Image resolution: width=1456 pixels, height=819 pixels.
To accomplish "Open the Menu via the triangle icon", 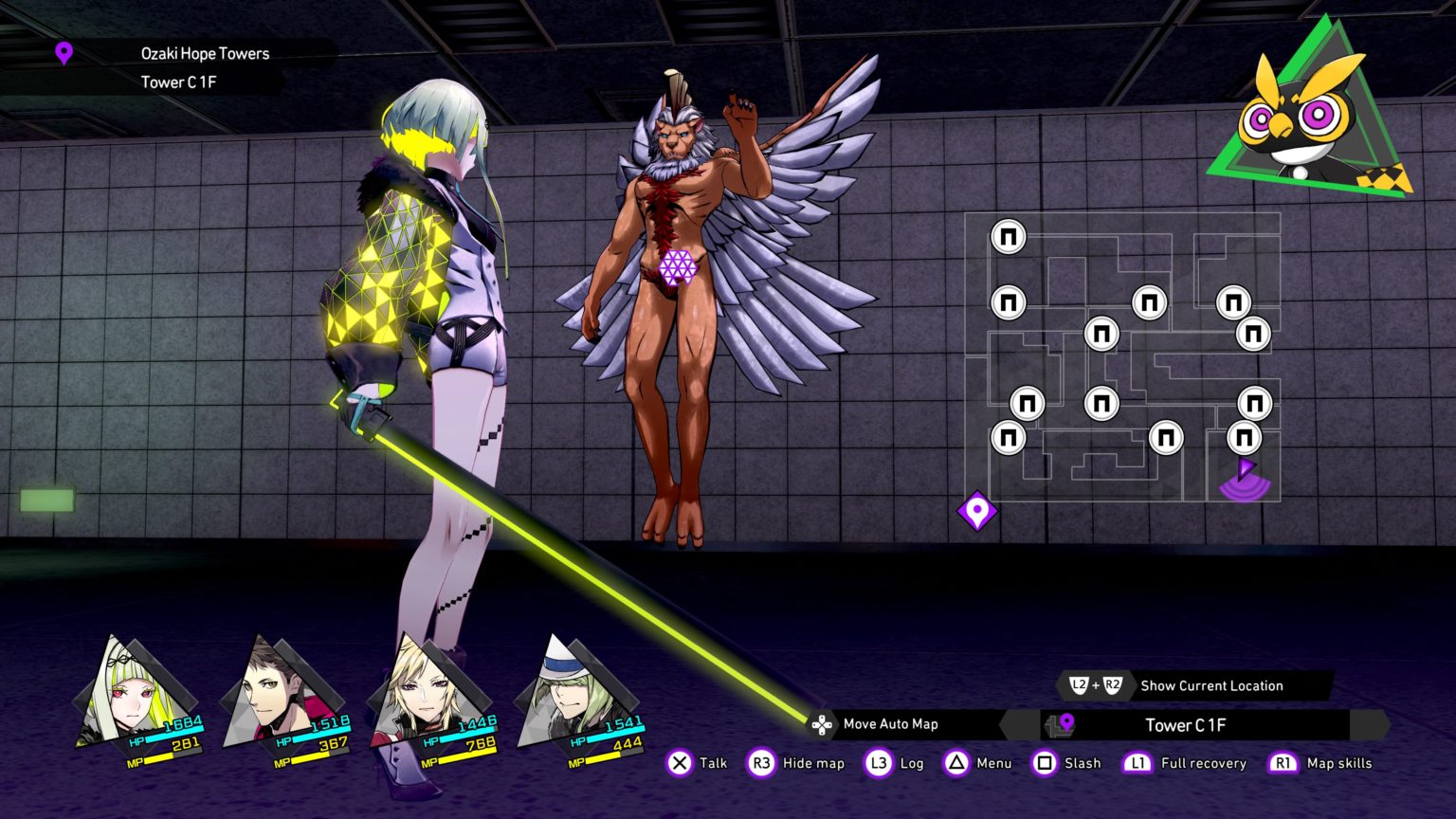I will tap(955, 763).
